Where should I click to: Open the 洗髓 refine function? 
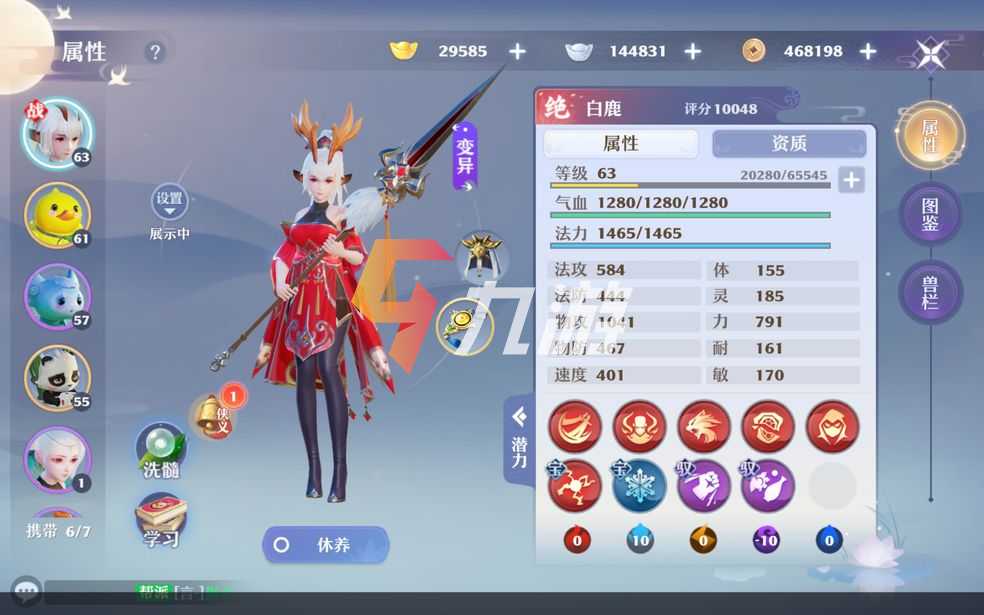[x=161, y=451]
